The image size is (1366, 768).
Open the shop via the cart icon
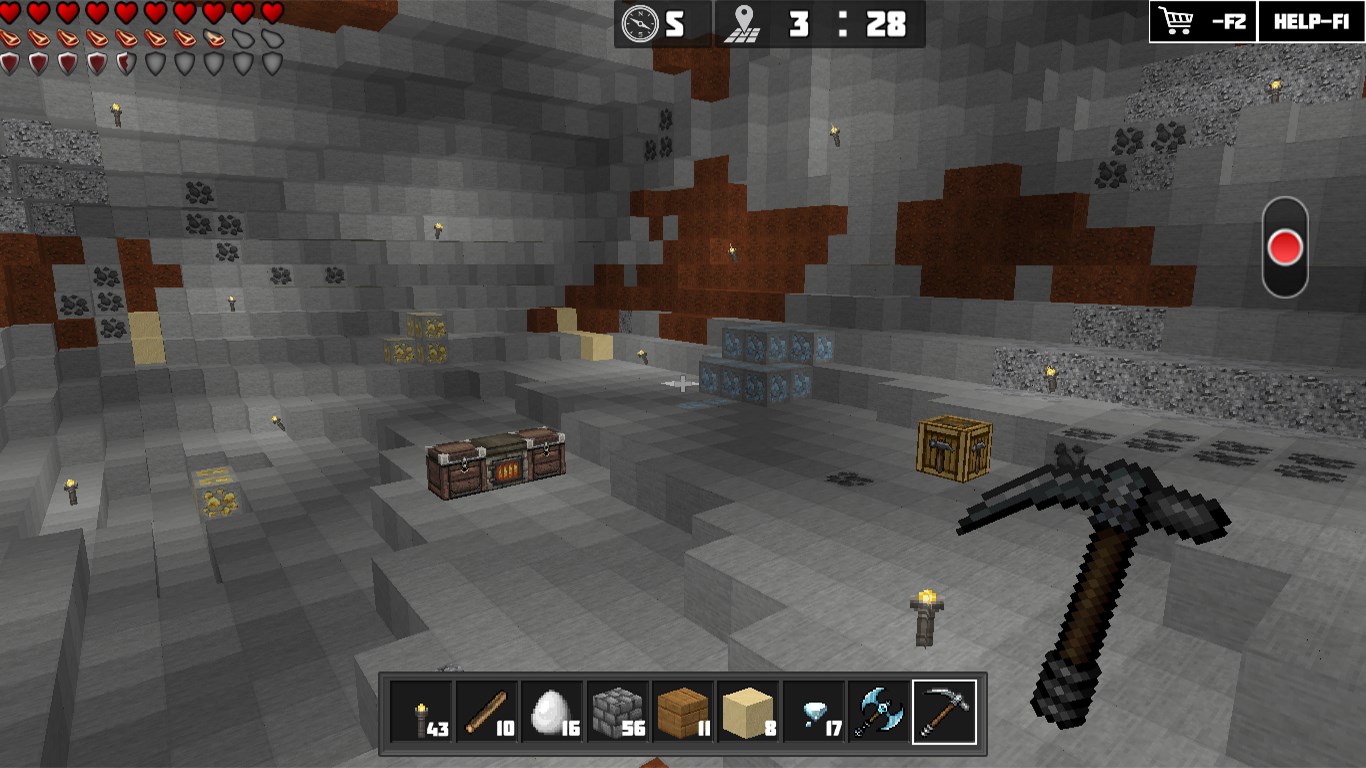point(1175,22)
